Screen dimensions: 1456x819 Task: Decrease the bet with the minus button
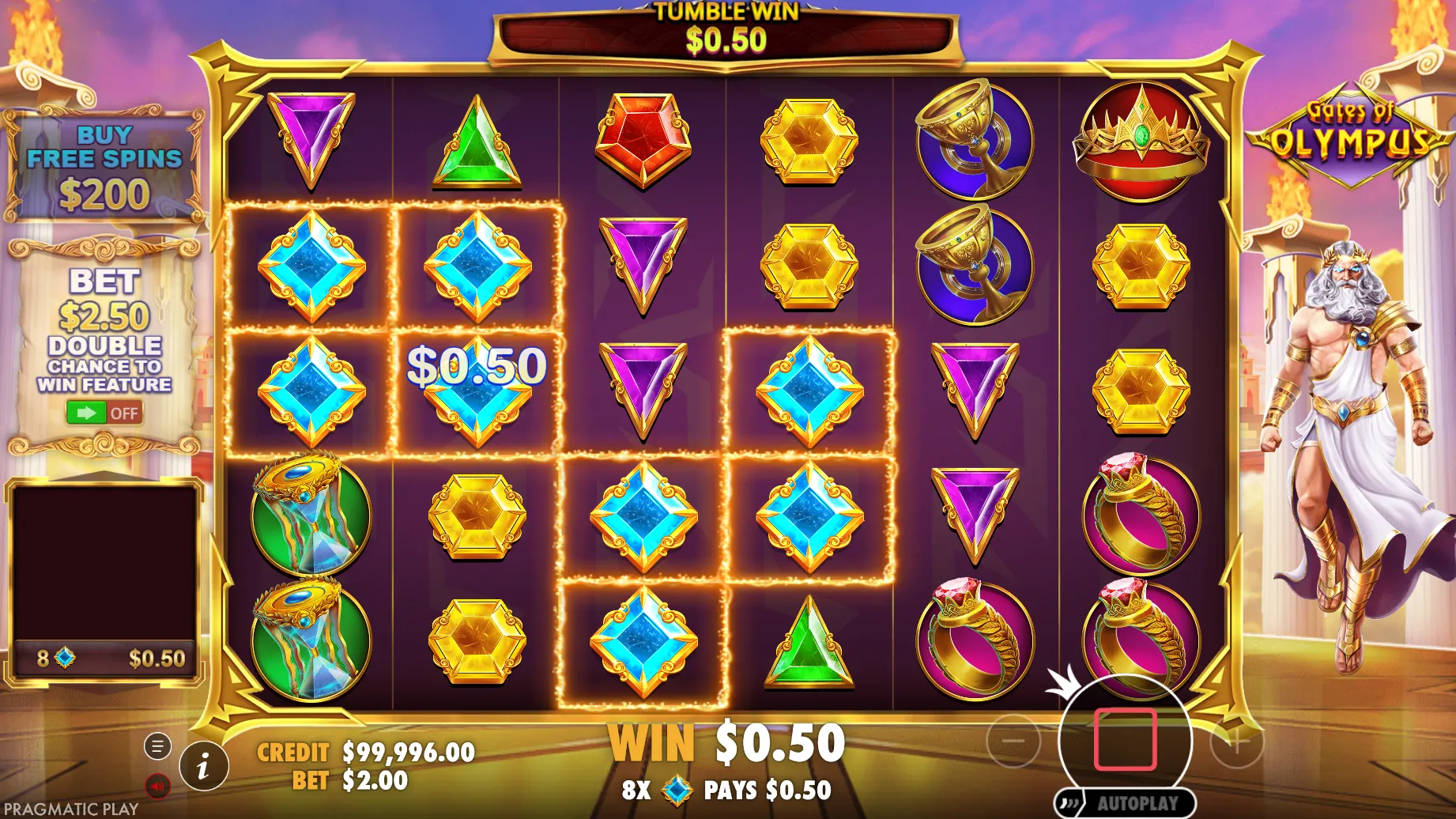pyautogui.click(x=1013, y=741)
